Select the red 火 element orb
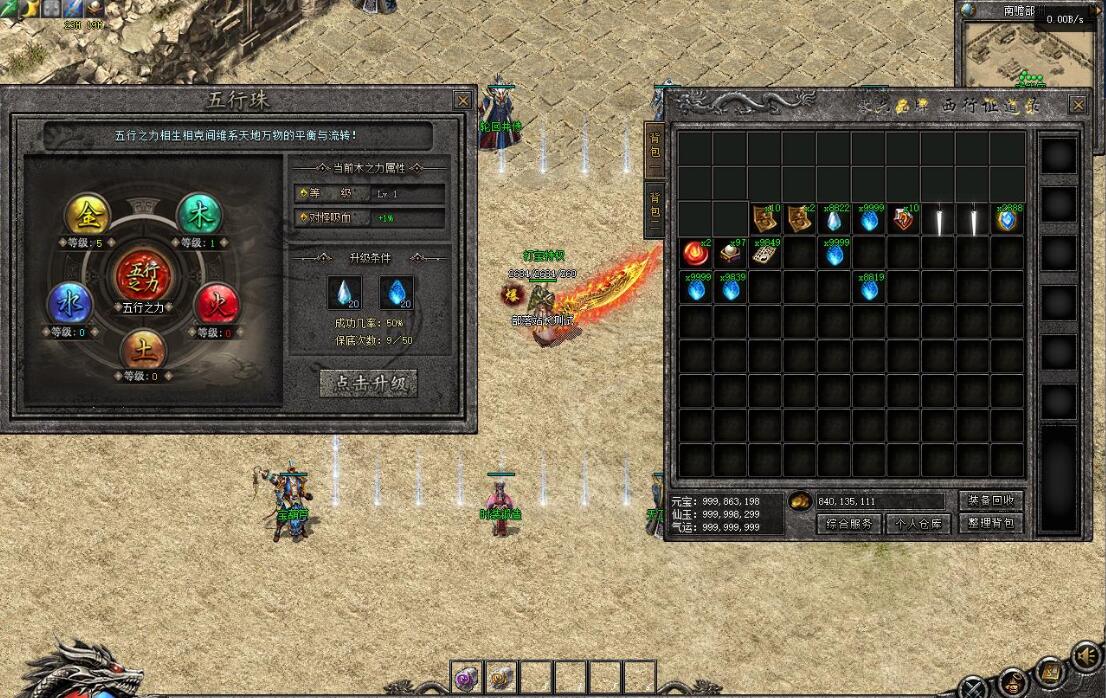This screenshot has height=698, width=1106. click(214, 303)
